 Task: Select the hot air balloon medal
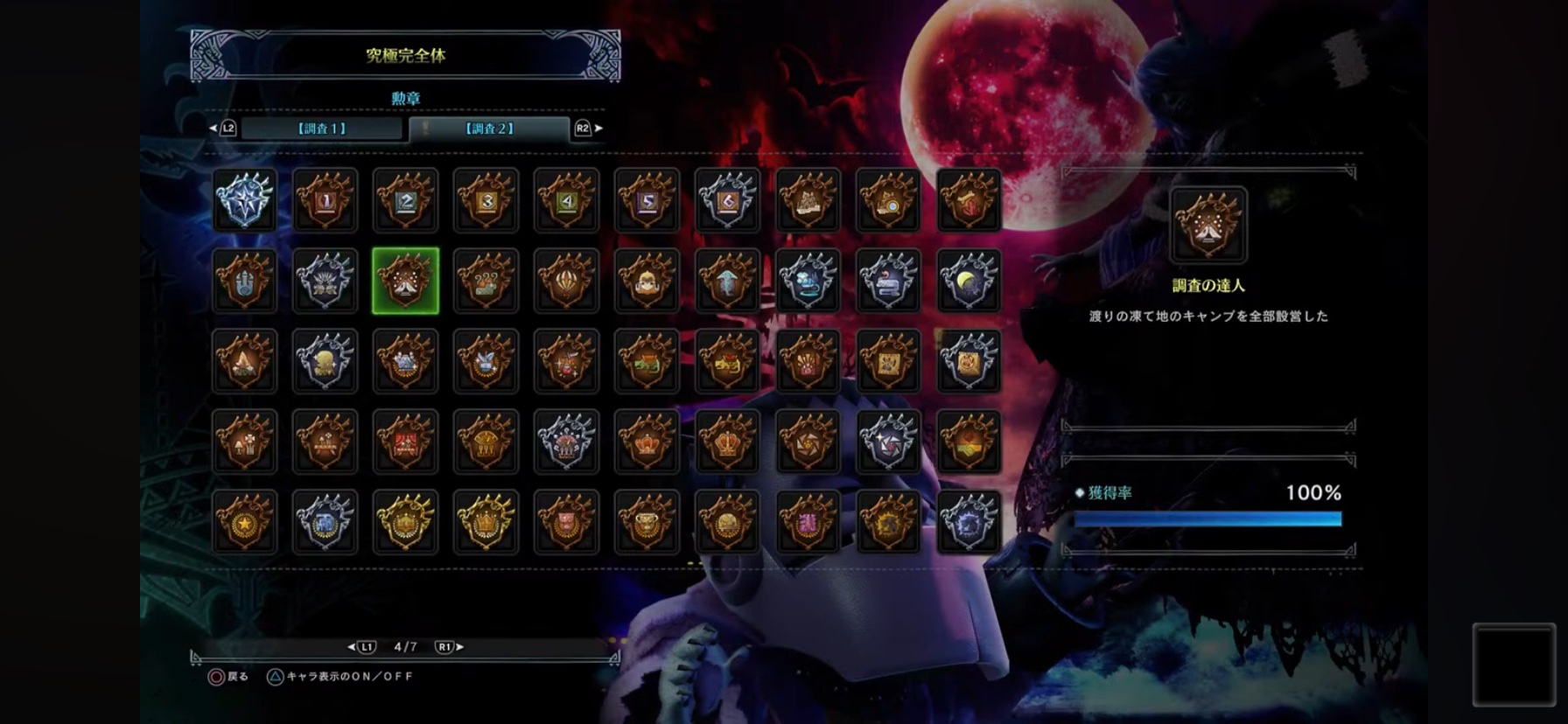pyautogui.click(x=566, y=281)
